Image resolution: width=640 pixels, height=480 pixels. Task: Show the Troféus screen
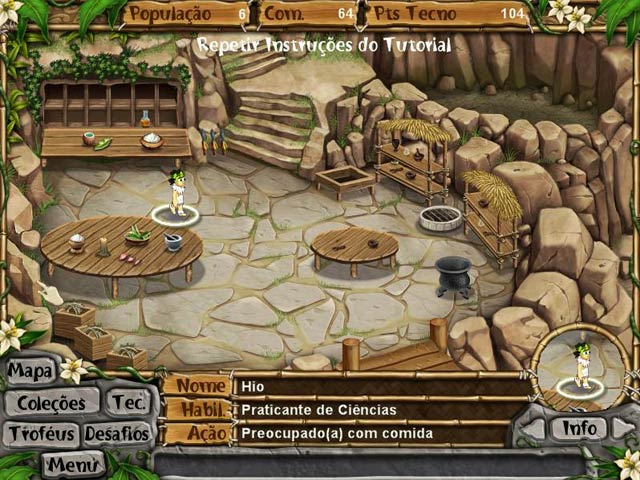pos(38,434)
